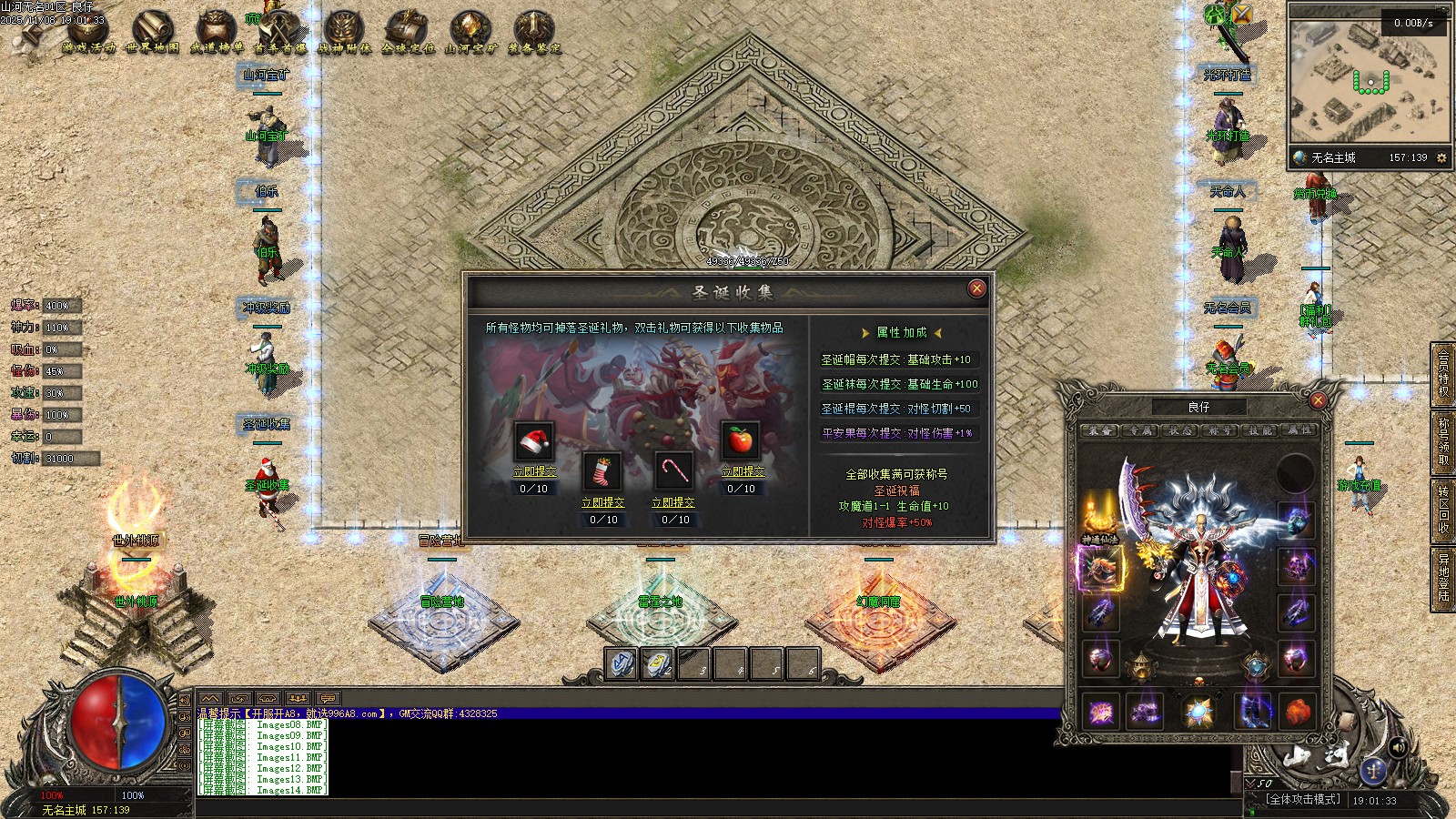Switch to the 技能 skills tab

point(1259,430)
